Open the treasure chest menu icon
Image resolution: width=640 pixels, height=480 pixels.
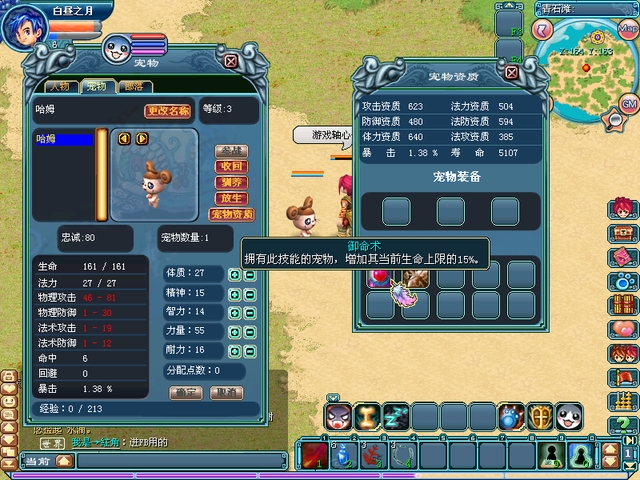624,231
